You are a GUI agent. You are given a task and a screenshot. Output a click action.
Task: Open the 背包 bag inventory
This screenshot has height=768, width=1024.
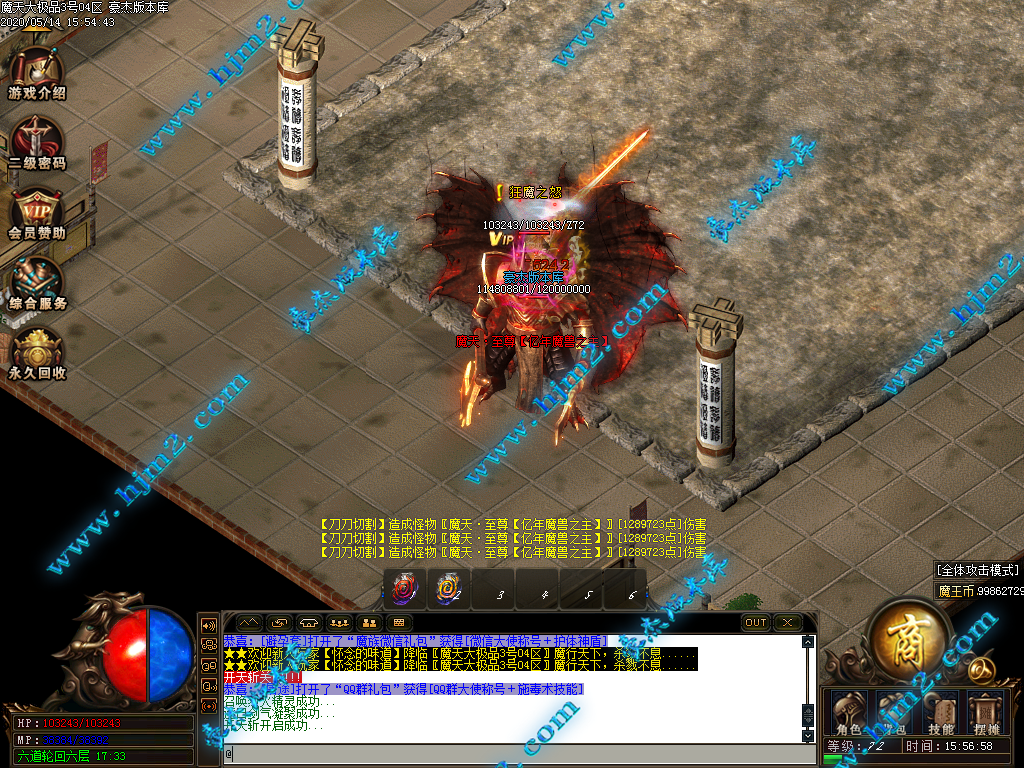click(896, 712)
